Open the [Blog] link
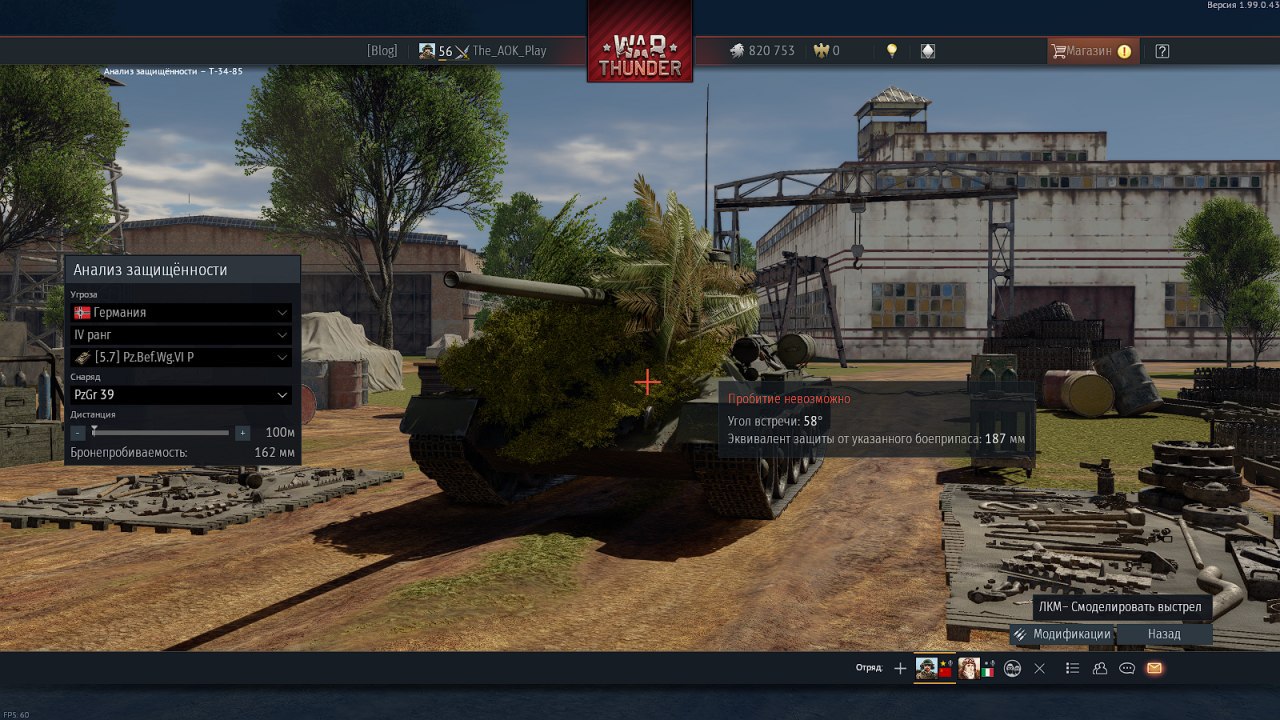This screenshot has height=720, width=1280. tap(382, 51)
